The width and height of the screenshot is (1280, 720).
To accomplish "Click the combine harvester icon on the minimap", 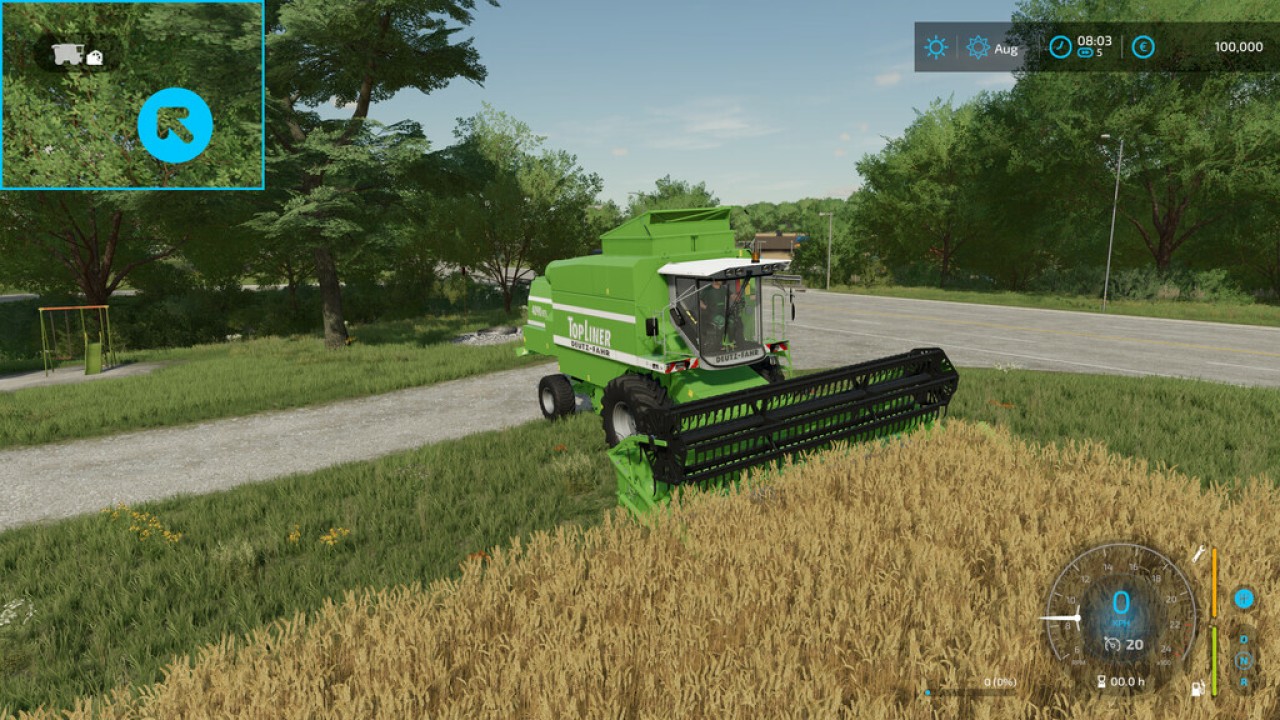I will click(66, 53).
